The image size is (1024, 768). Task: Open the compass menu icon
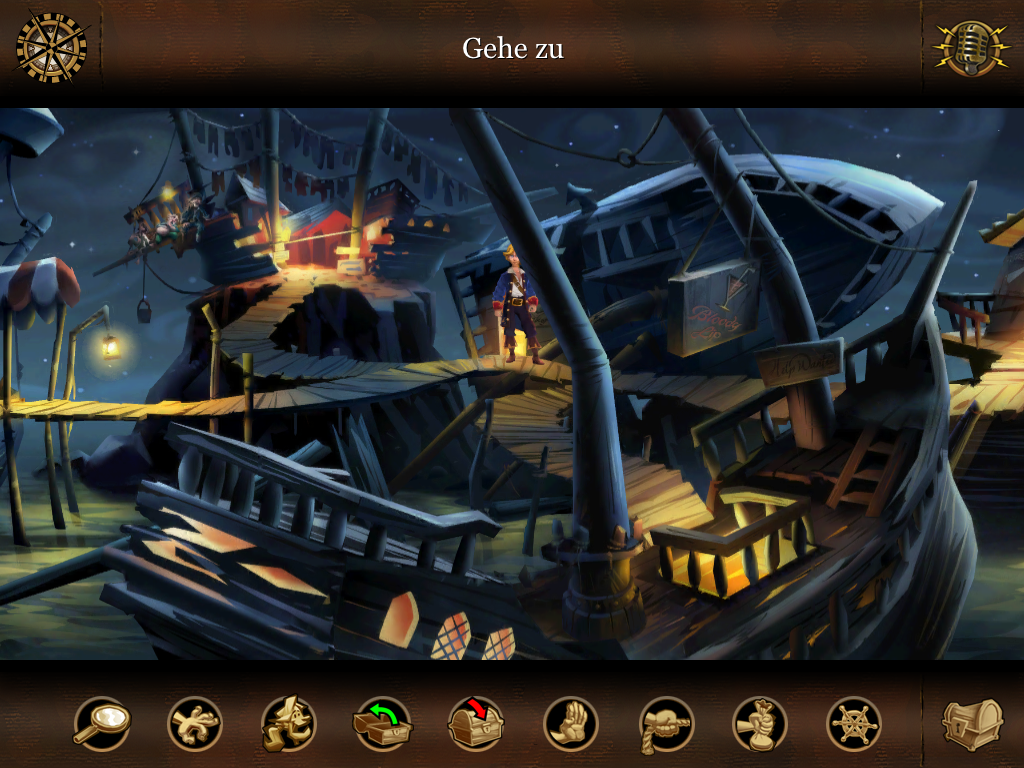click(x=51, y=47)
